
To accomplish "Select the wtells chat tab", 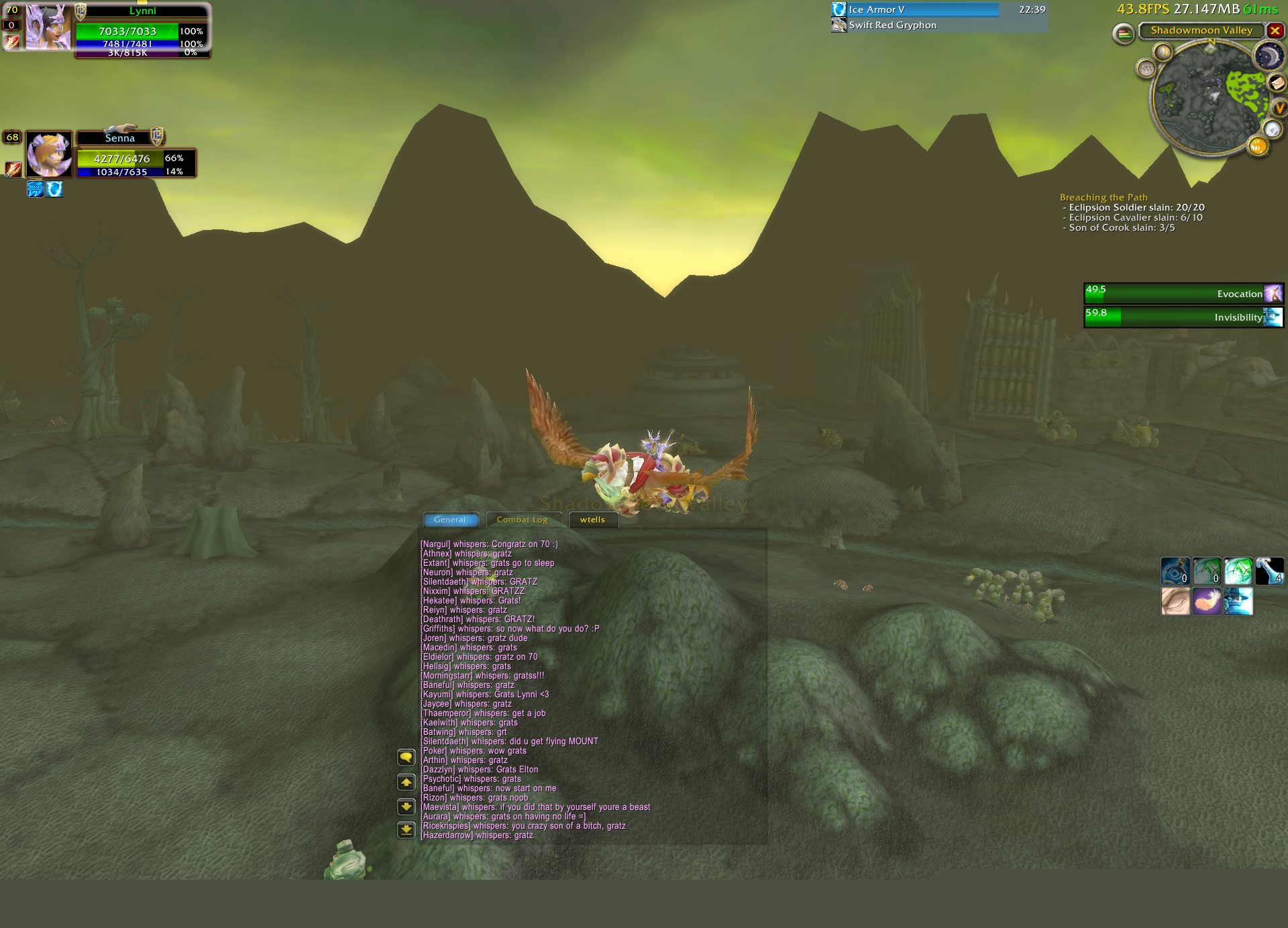I will (x=592, y=520).
